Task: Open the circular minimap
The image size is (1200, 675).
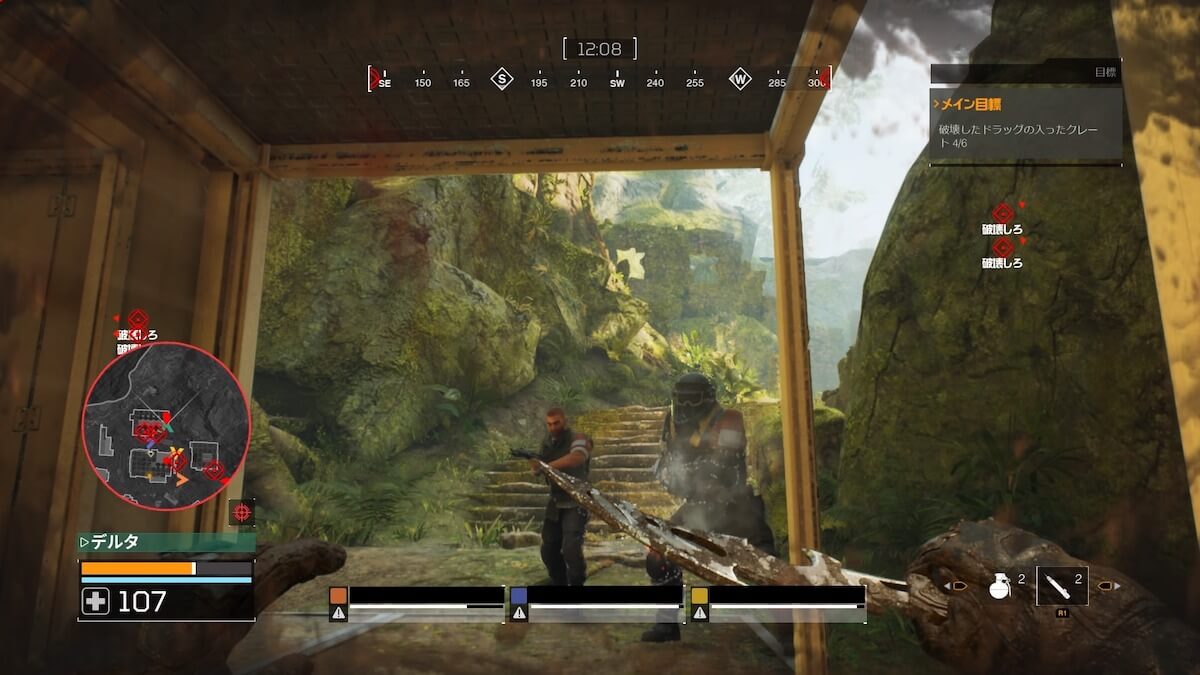Action: [165, 426]
